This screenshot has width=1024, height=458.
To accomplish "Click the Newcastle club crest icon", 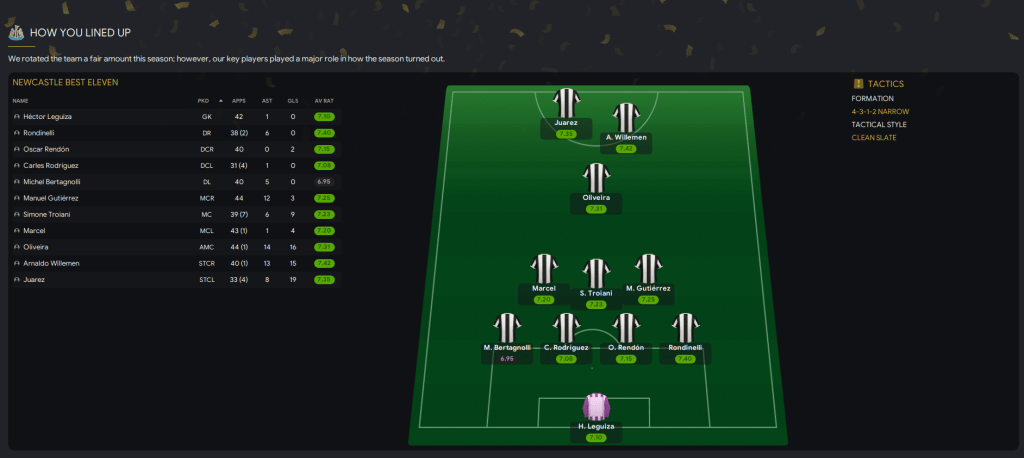I will 16,32.
